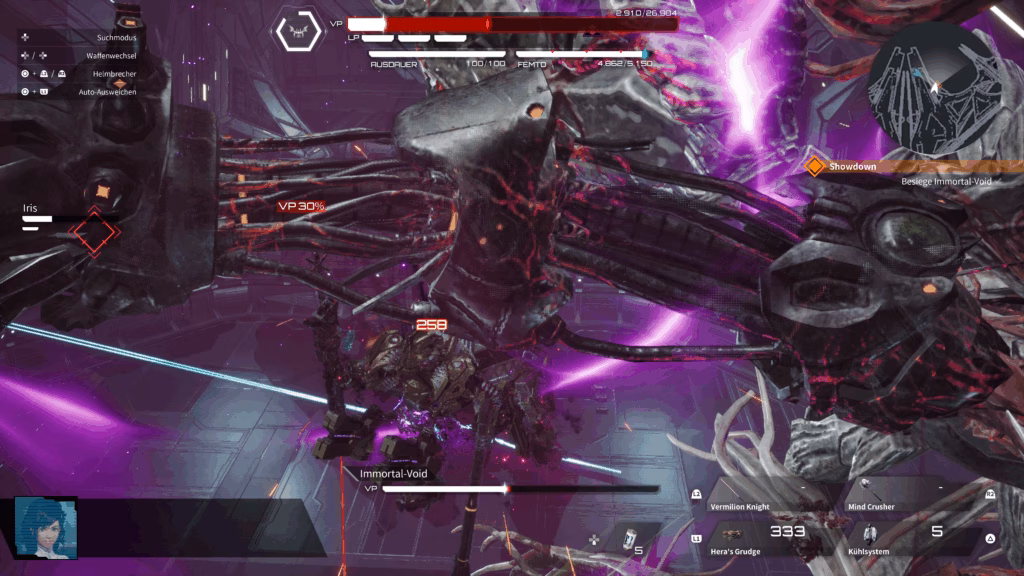
Task: Use the consumable canister item slot
Action: click(x=628, y=540)
